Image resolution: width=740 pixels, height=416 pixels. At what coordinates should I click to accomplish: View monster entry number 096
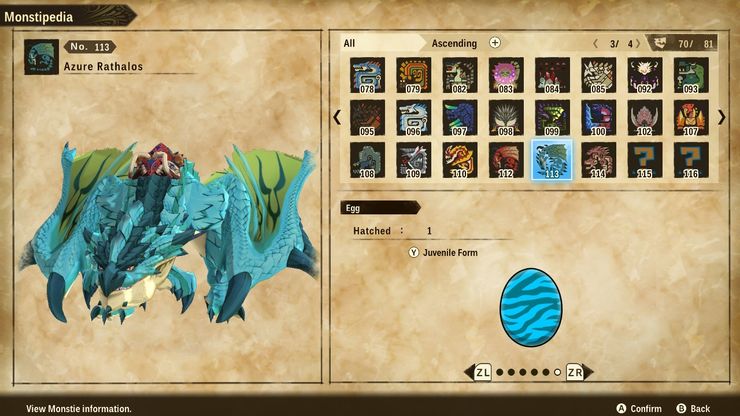click(x=414, y=118)
